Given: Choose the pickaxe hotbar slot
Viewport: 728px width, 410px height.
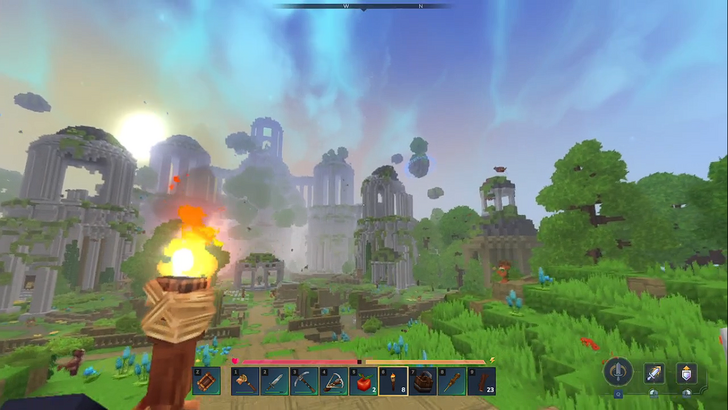Looking at the screenshot, I should click(x=304, y=381).
